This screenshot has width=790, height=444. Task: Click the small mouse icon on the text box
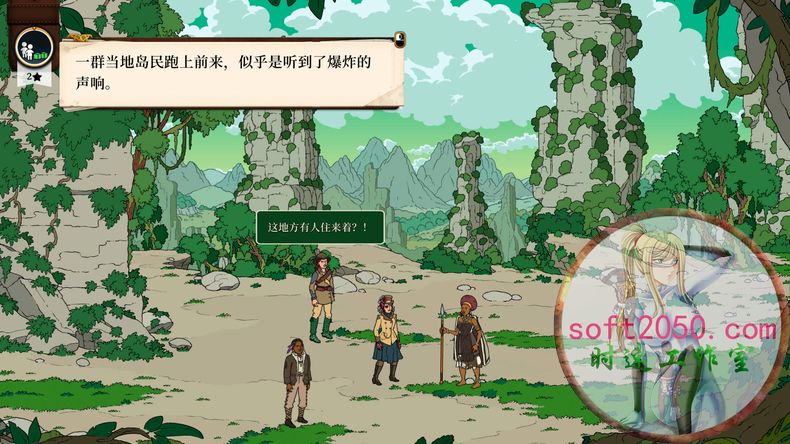[399, 40]
